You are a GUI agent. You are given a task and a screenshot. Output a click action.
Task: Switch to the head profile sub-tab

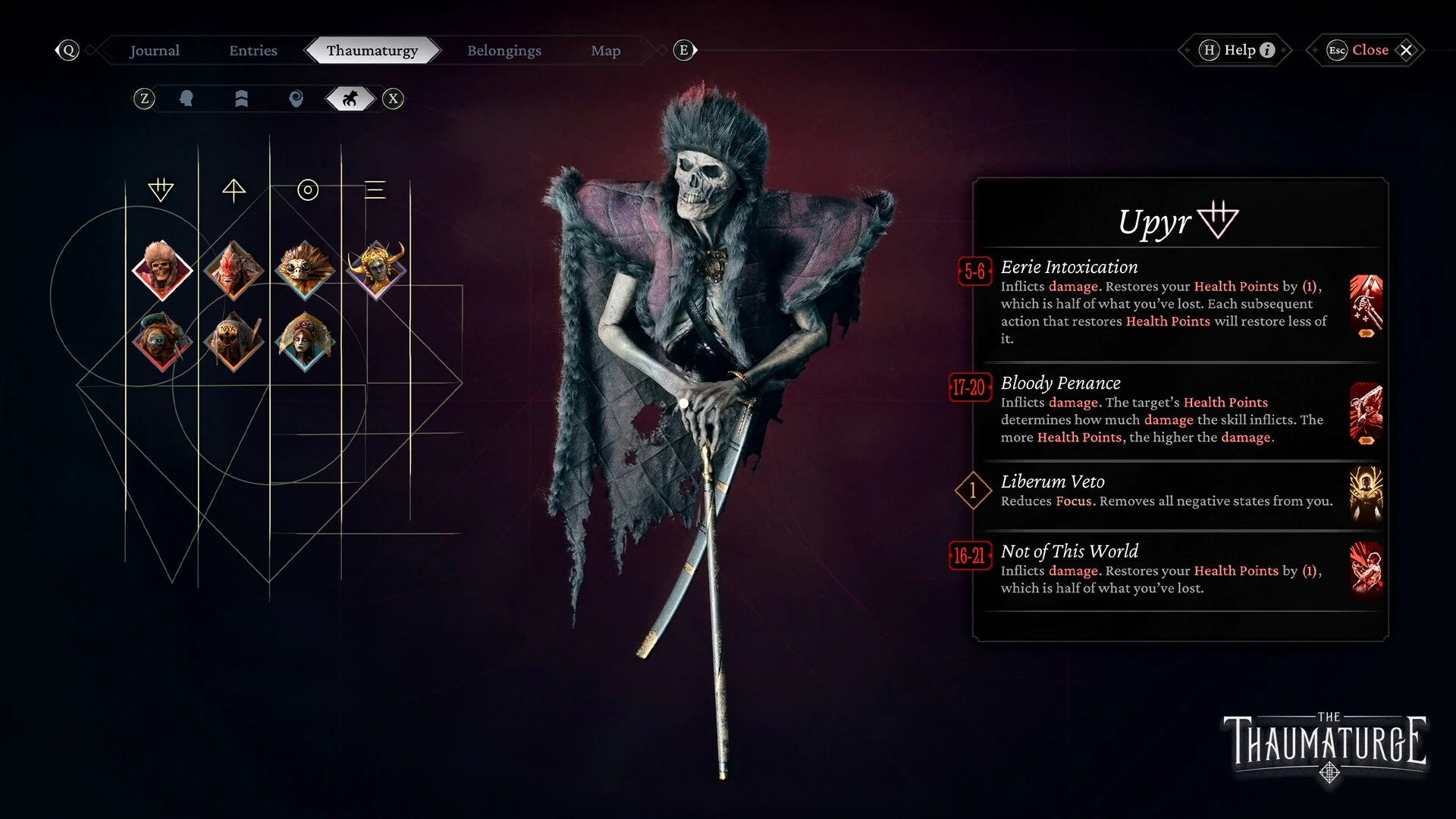pyautogui.click(x=186, y=99)
